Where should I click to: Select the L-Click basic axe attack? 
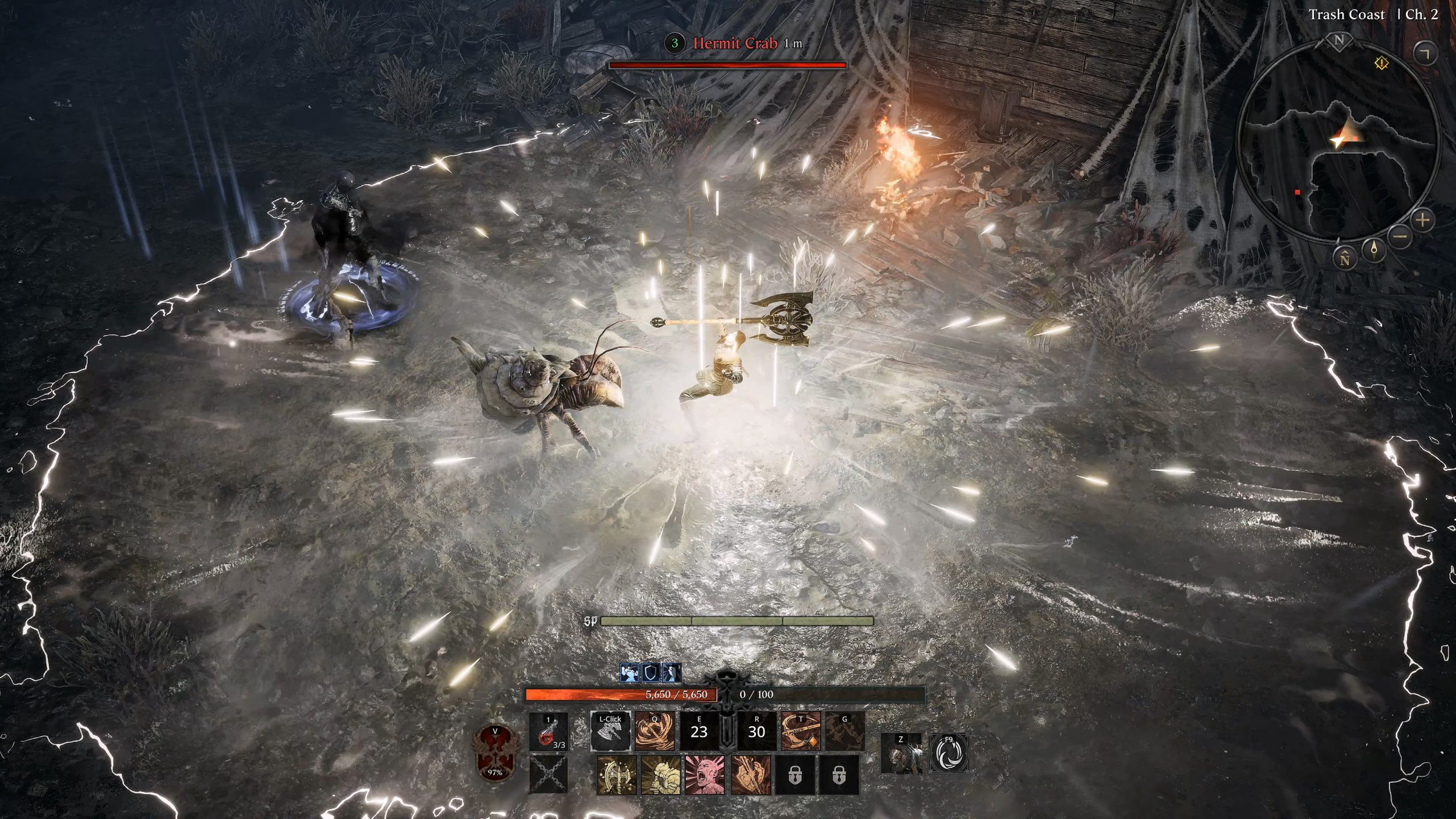(x=610, y=730)
